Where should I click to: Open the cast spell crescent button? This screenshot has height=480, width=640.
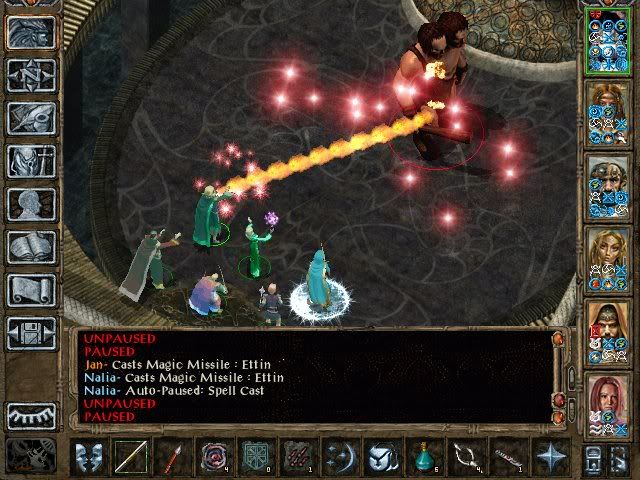coord(340,457)
